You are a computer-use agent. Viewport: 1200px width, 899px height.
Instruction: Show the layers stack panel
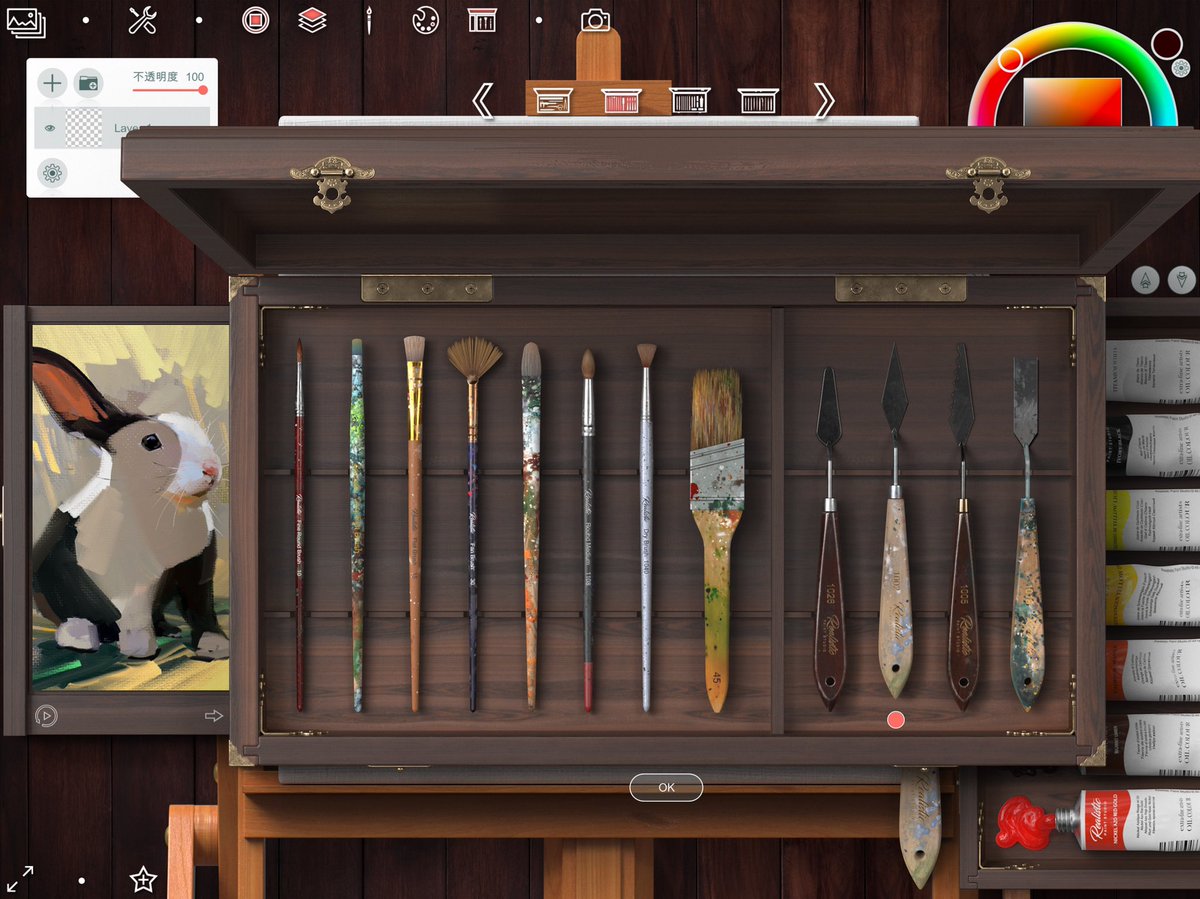coord(313,20)
